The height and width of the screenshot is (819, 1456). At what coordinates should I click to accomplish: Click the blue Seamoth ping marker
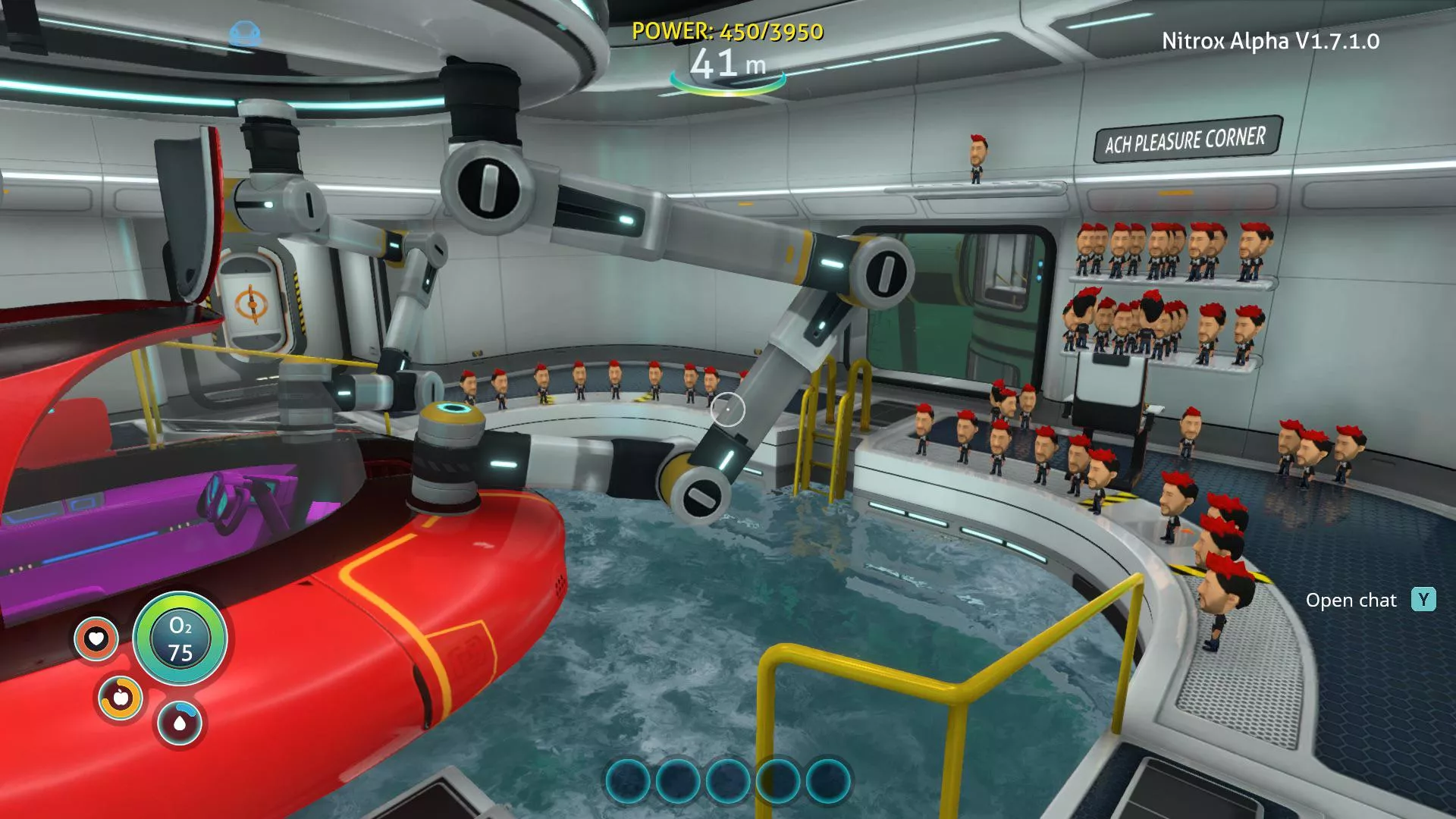pos(244,34)
